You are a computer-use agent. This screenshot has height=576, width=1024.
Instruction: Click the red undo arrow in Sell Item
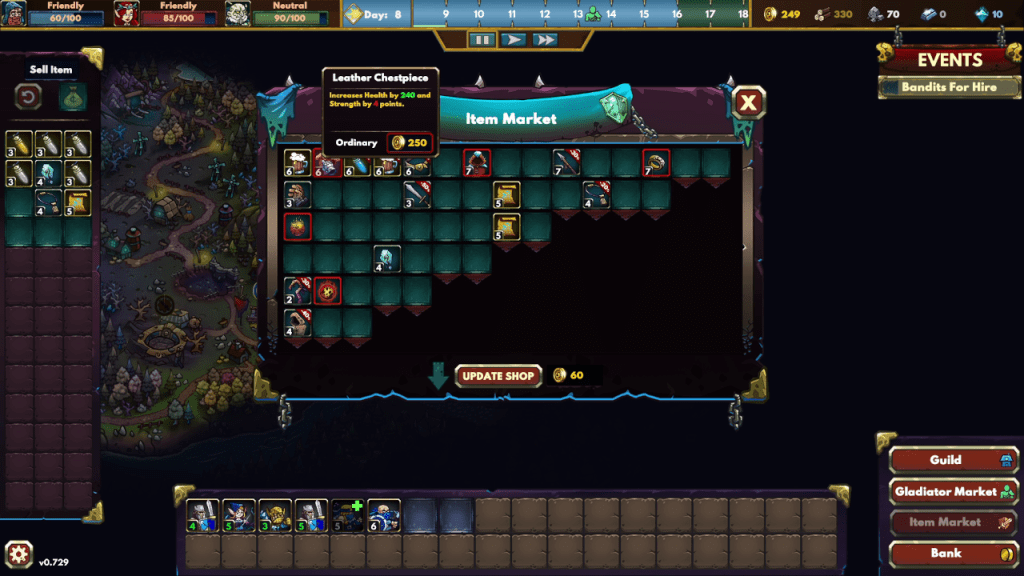29,98
